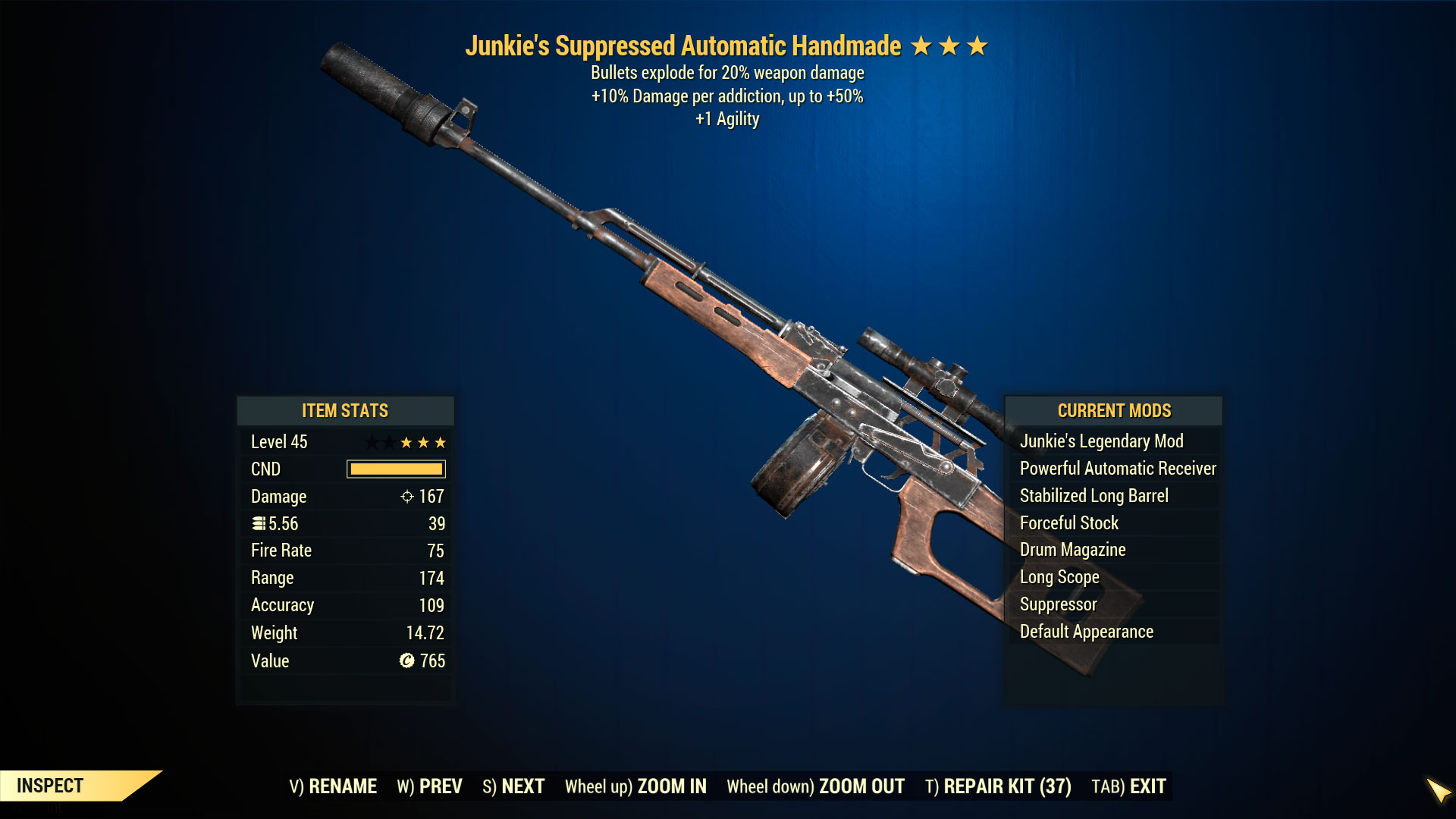Click the CND condition bar
Image resolution: width=1456 pixels, height=819 pixels.
pos(395,469)
